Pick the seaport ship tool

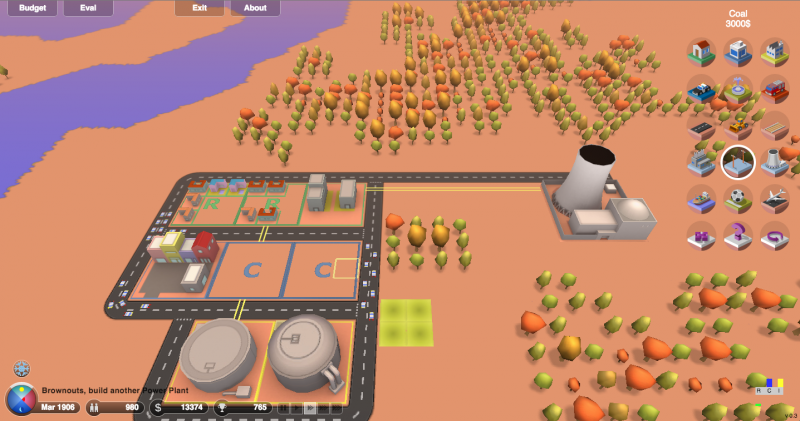(x=702, y=199)
